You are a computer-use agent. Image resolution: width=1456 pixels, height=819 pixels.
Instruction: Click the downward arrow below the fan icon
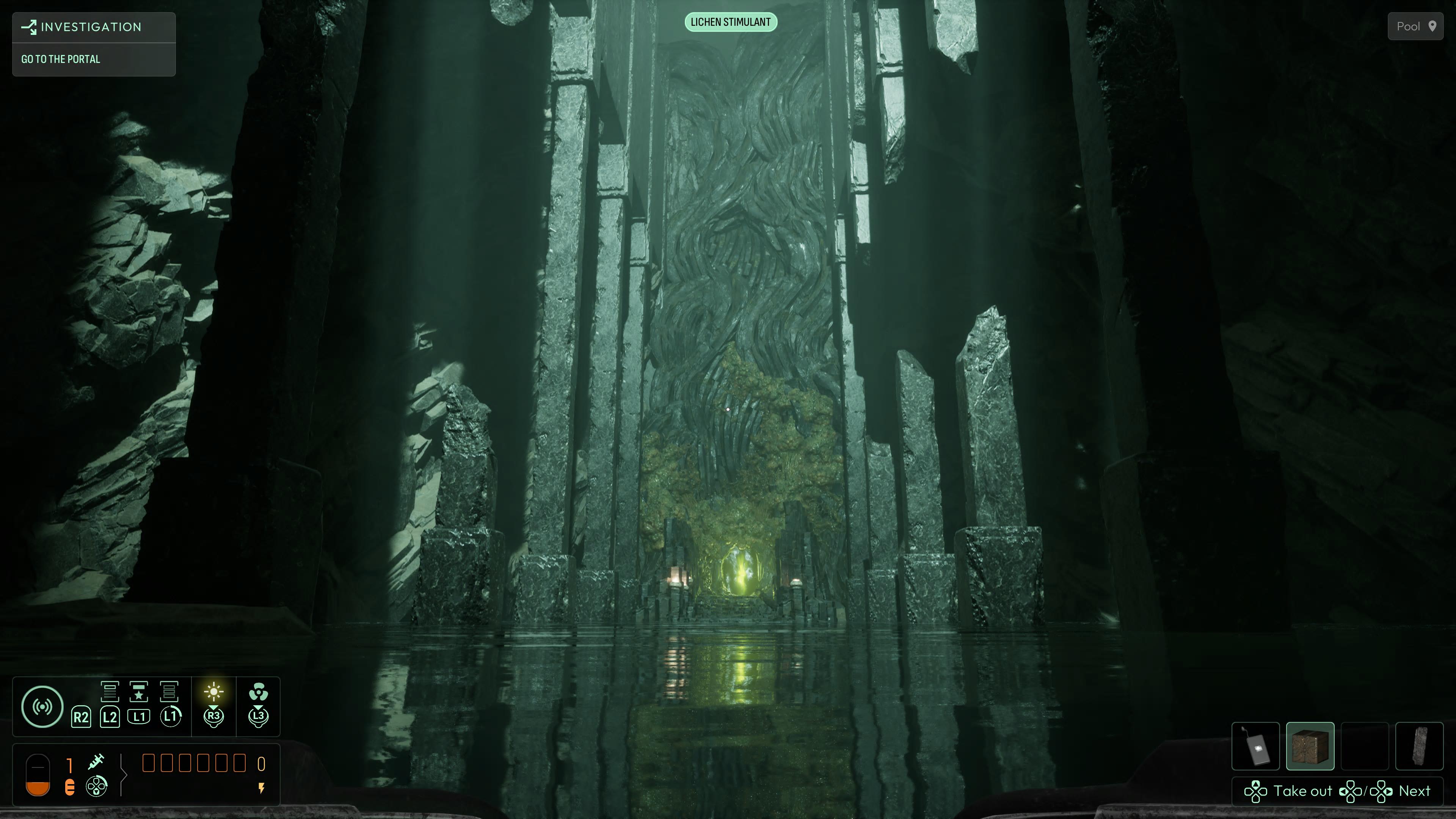[259, 707]
